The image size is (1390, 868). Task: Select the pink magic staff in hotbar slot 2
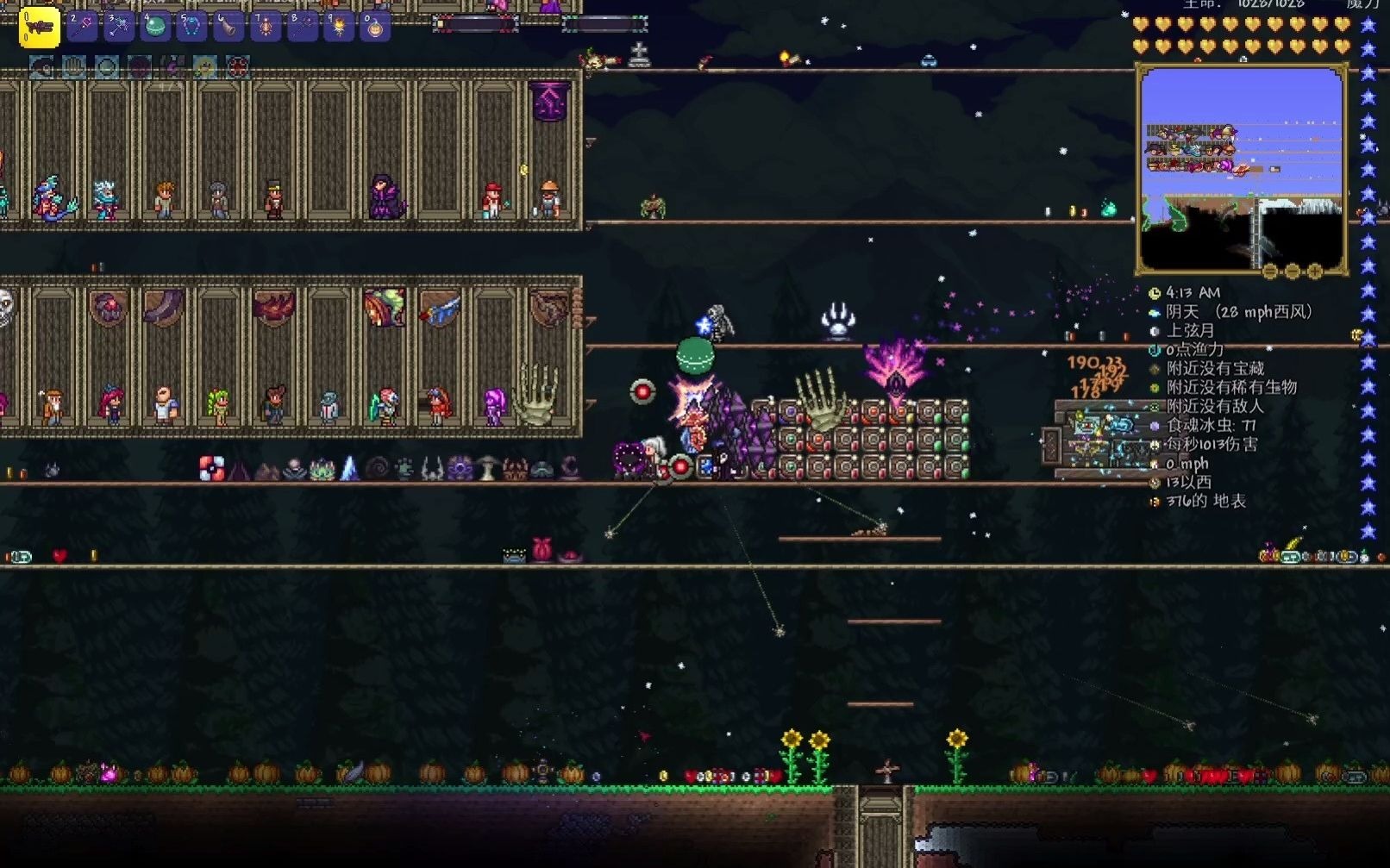pyautogui.click(x=83, y=27)
